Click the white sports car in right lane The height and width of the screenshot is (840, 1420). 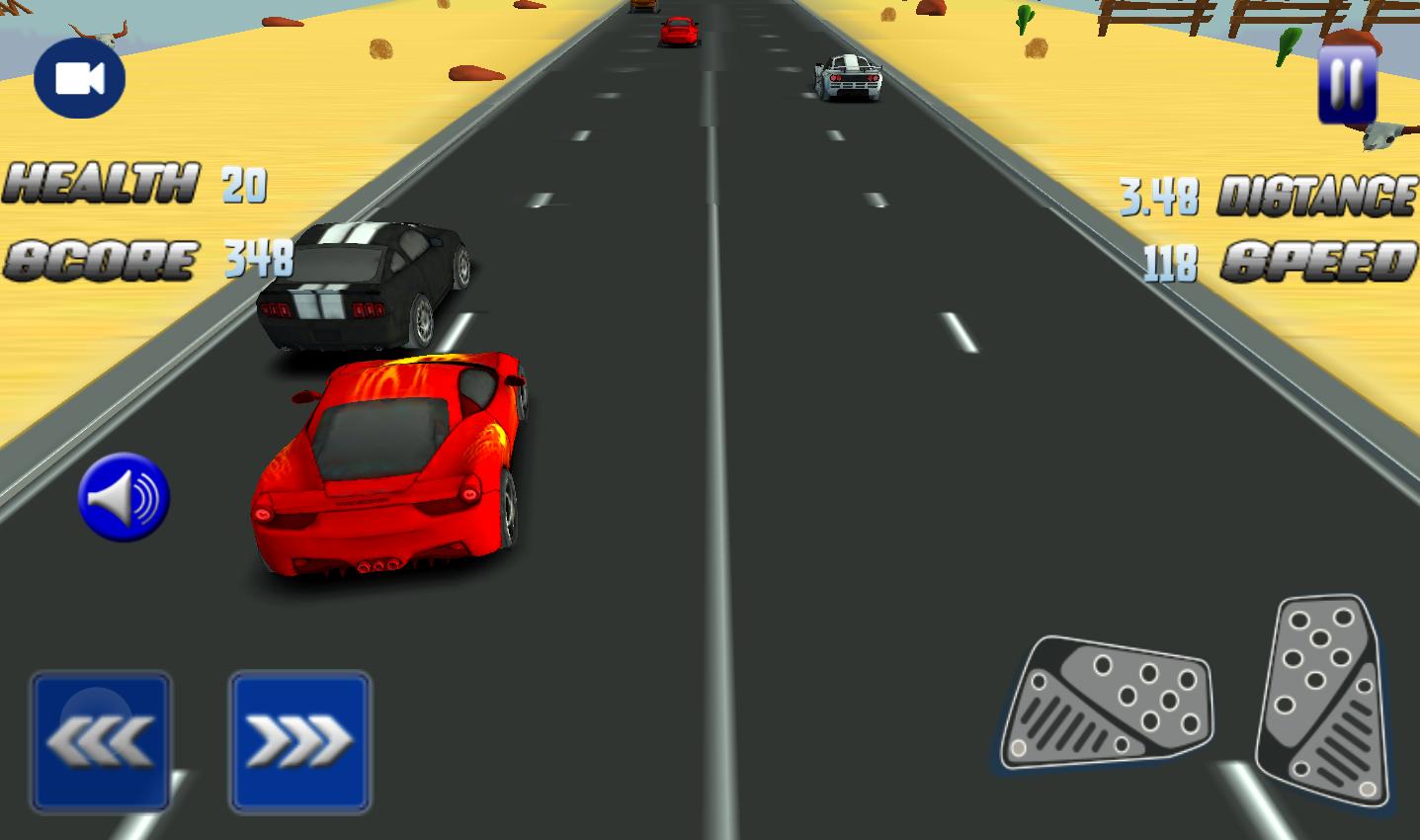tap(846, 79)
